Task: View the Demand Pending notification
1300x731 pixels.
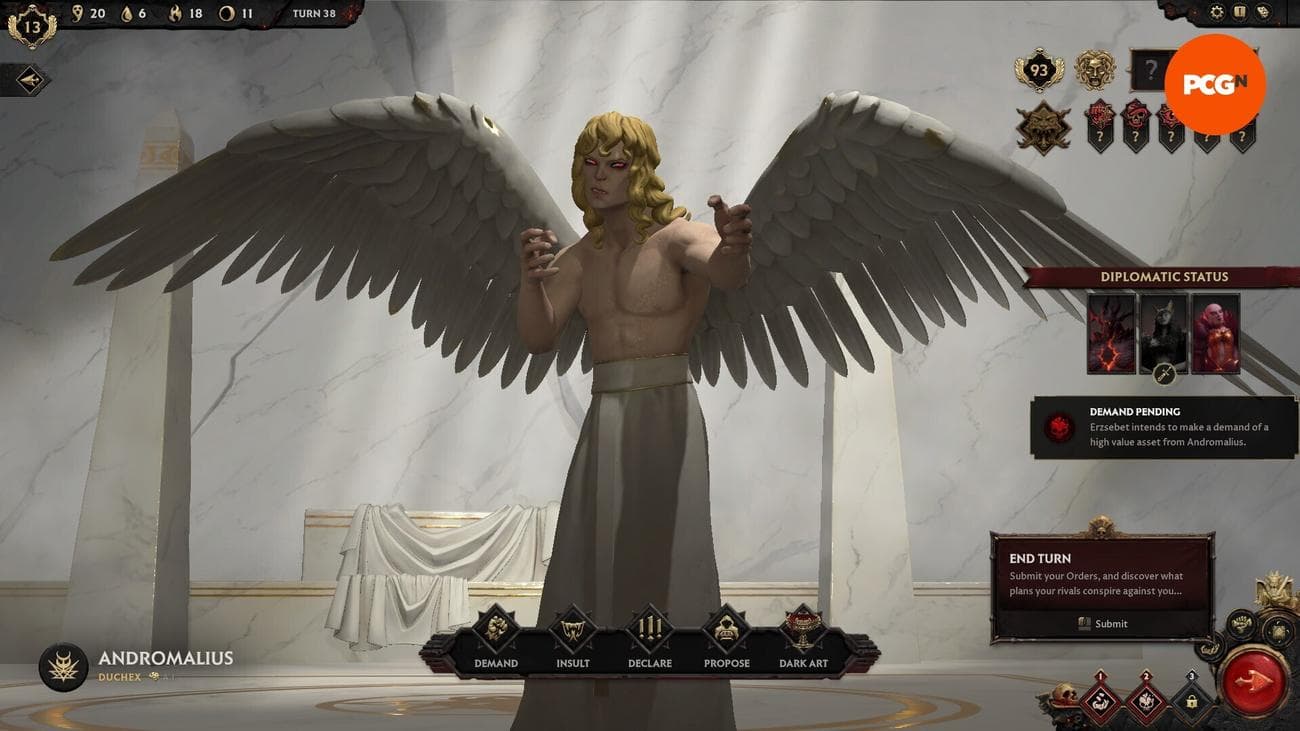Action: coord(1163,427)
